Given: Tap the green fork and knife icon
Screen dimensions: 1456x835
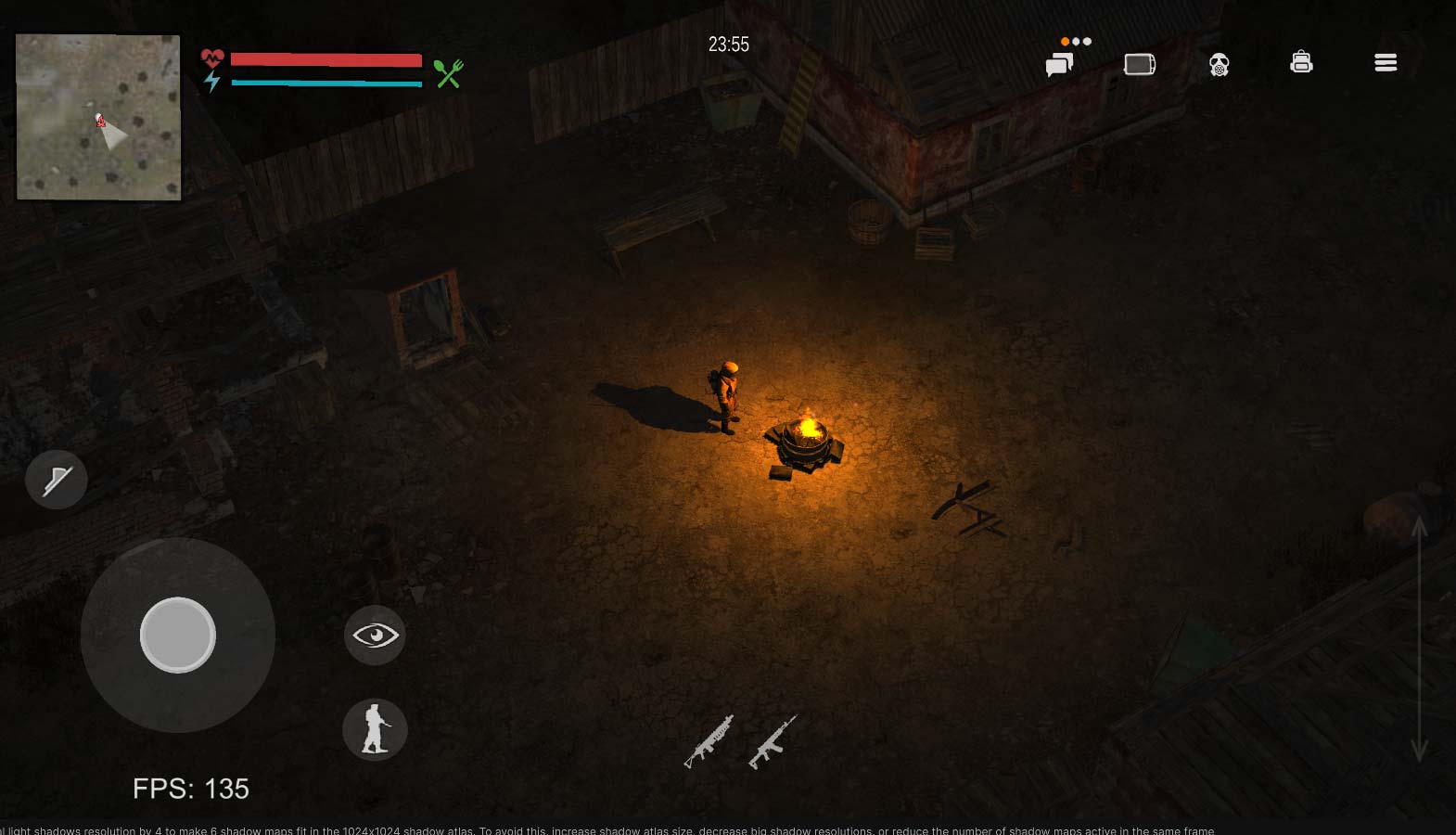Looking at the screenshot, I should coord(449,73).
